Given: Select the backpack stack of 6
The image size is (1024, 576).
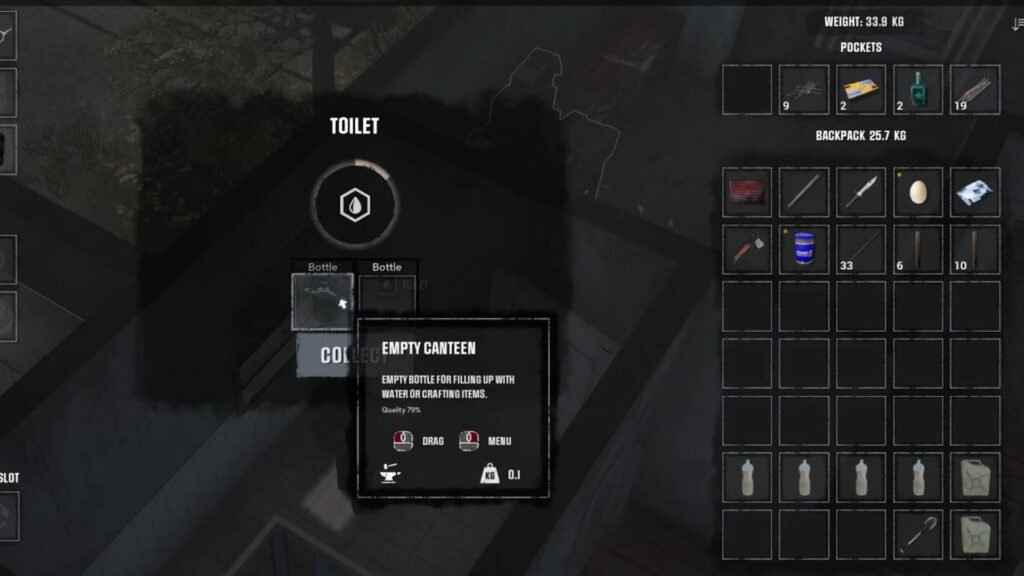Looking at the screenshot, I should click(918, 250).
